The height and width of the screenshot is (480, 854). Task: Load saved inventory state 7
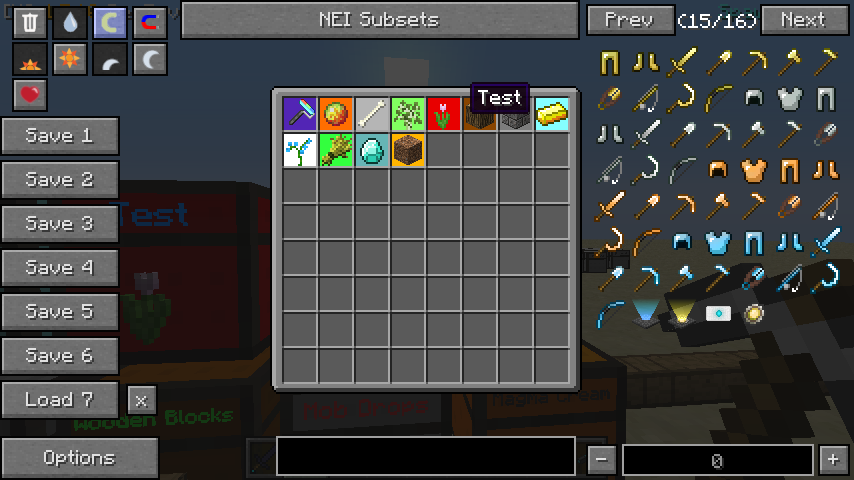(x=60, y=400)
